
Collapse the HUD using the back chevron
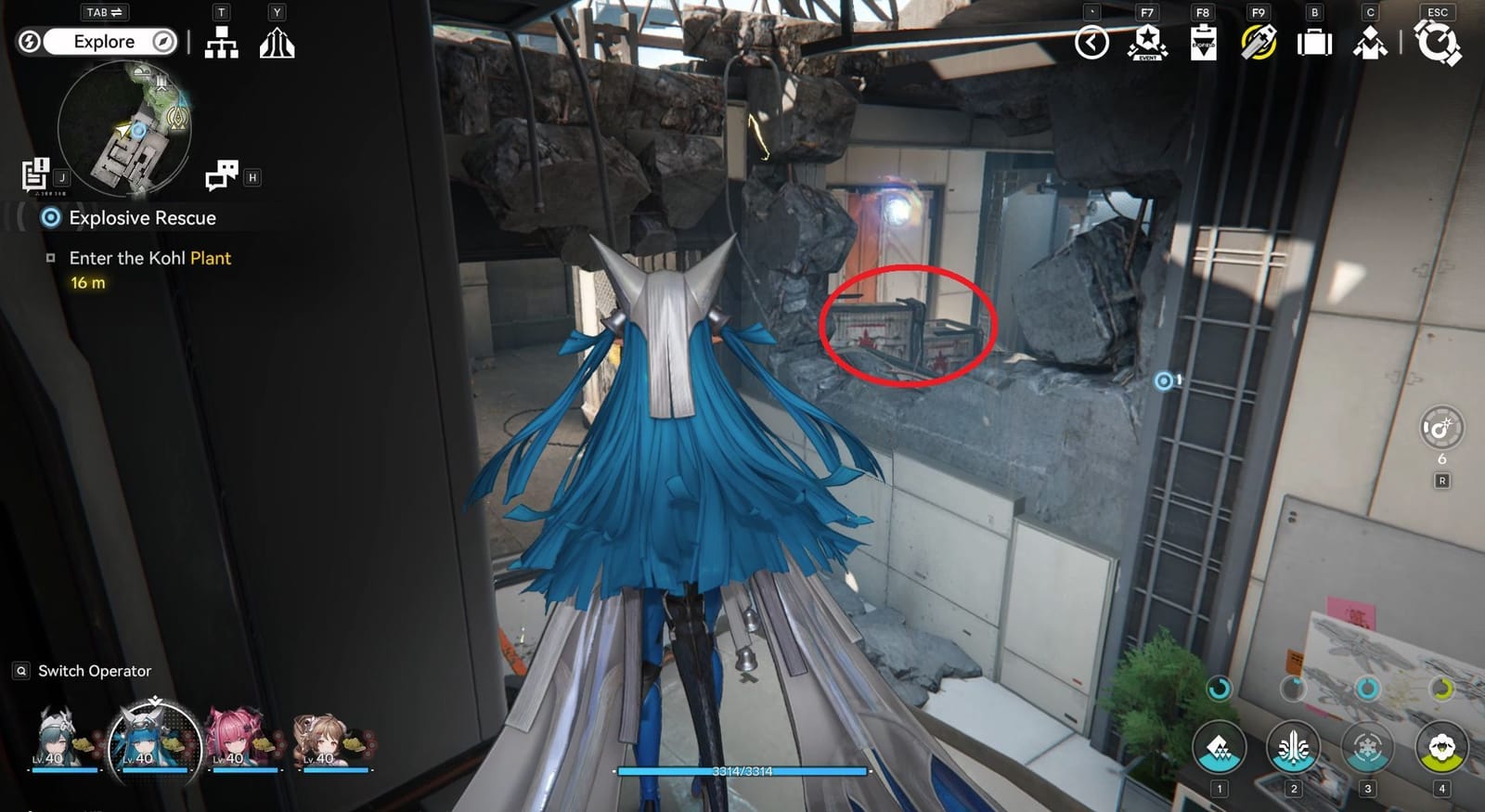[1092, 43]
